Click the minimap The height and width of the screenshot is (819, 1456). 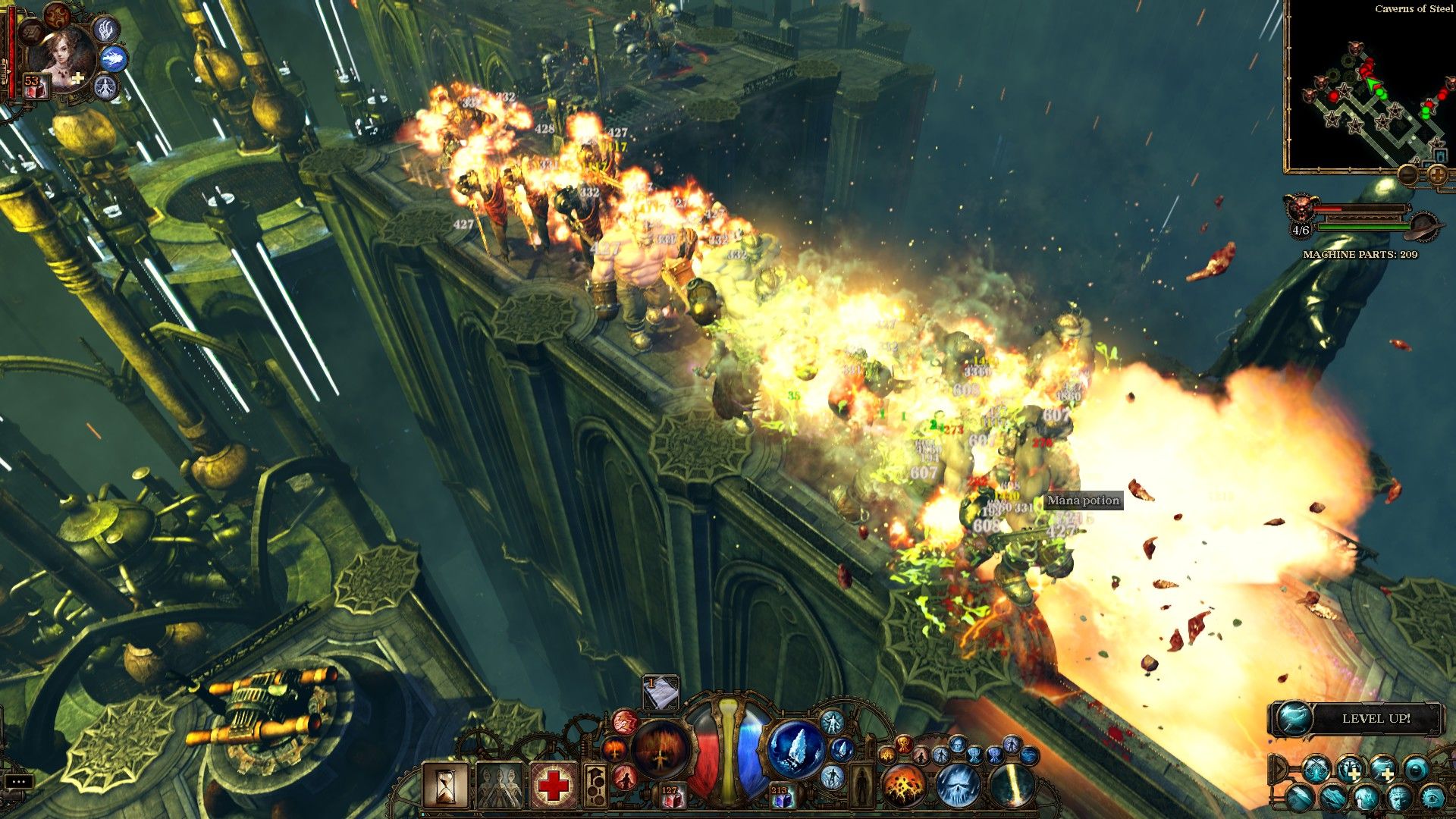[x=1365, y=91]
